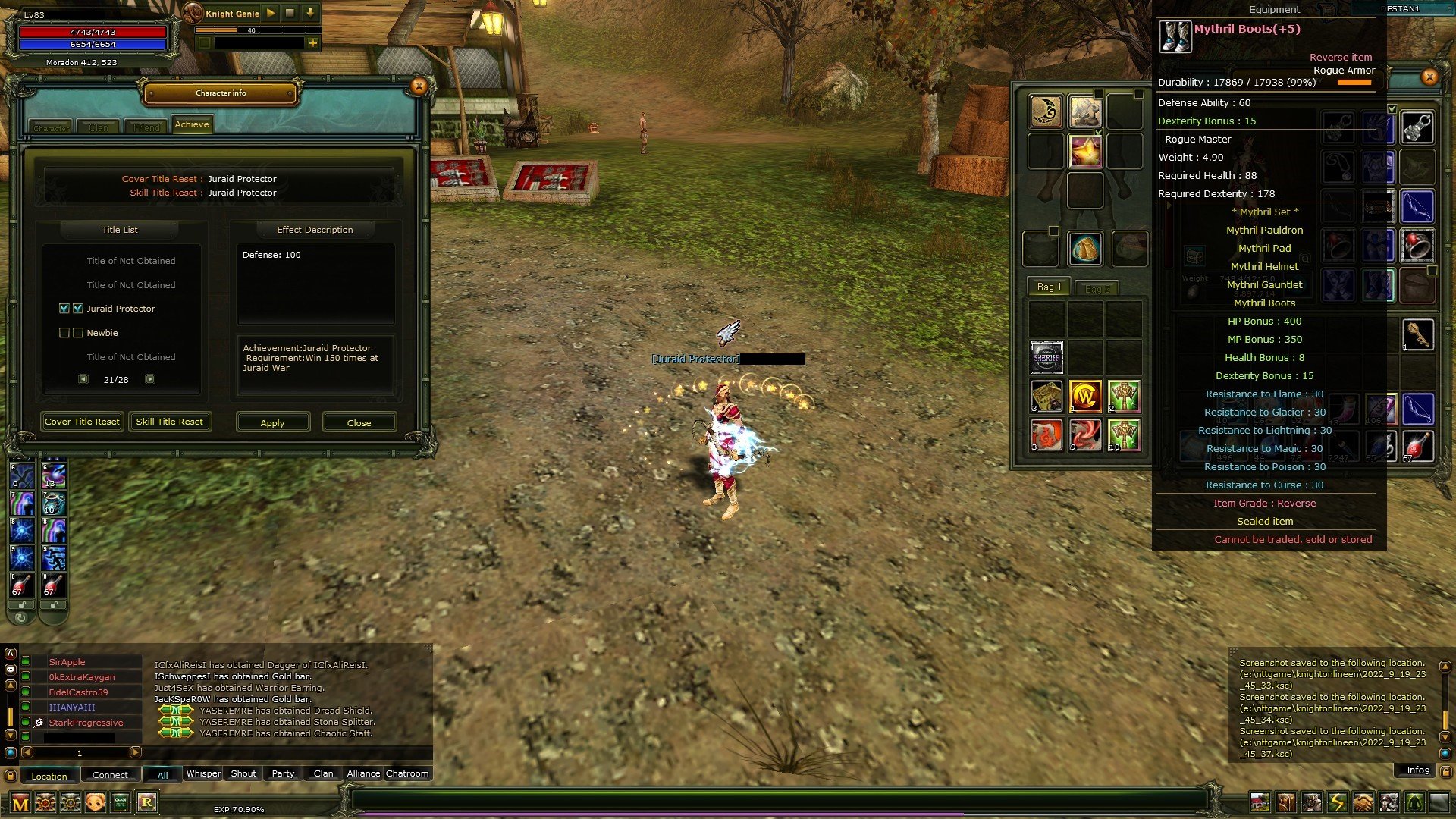Screen dimensions: 1456x819
Task: Open the Clan chat tab
Action: pos(324,773)
